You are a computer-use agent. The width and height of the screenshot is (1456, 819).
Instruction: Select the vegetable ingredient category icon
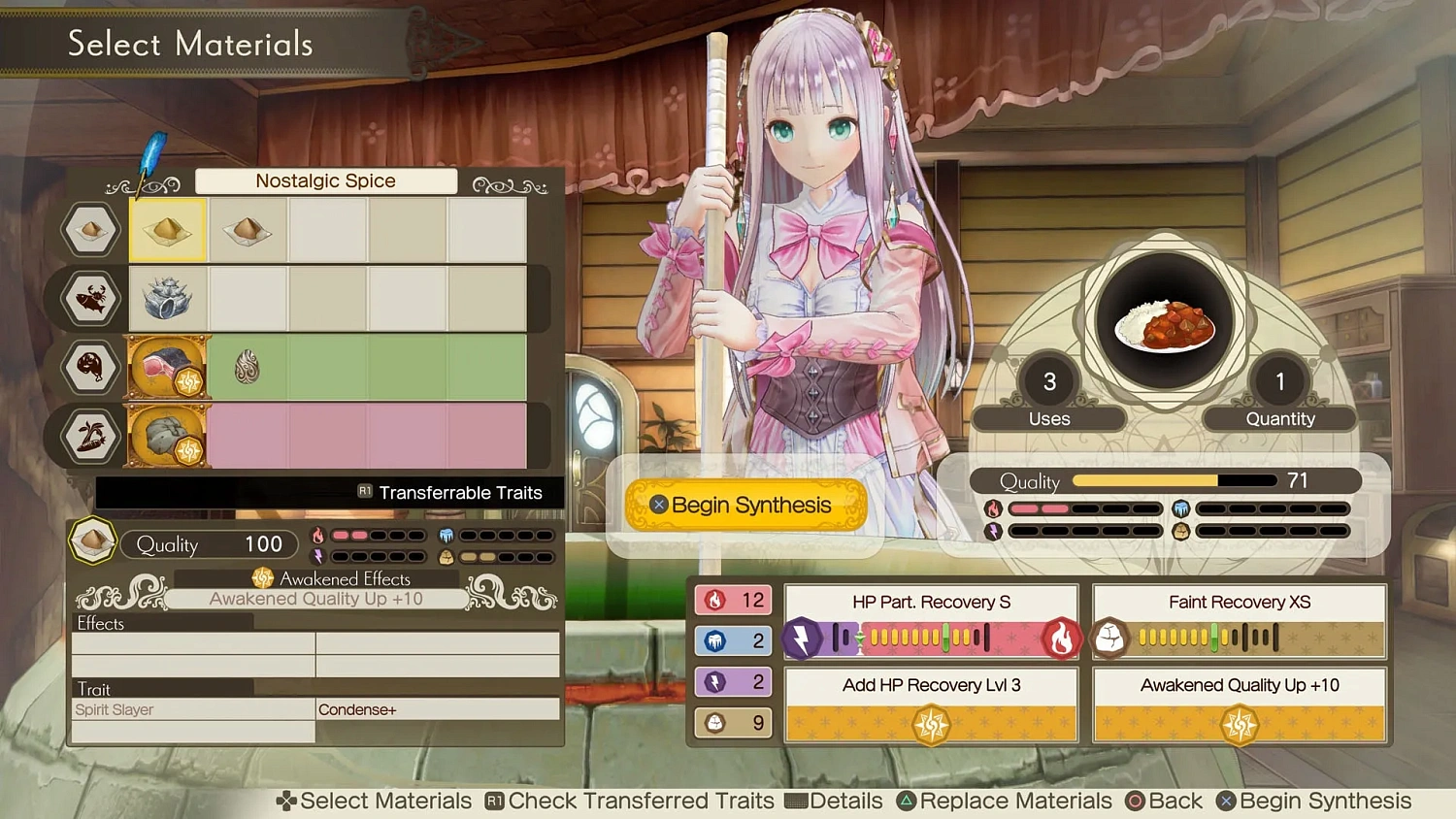click(91, 436)
